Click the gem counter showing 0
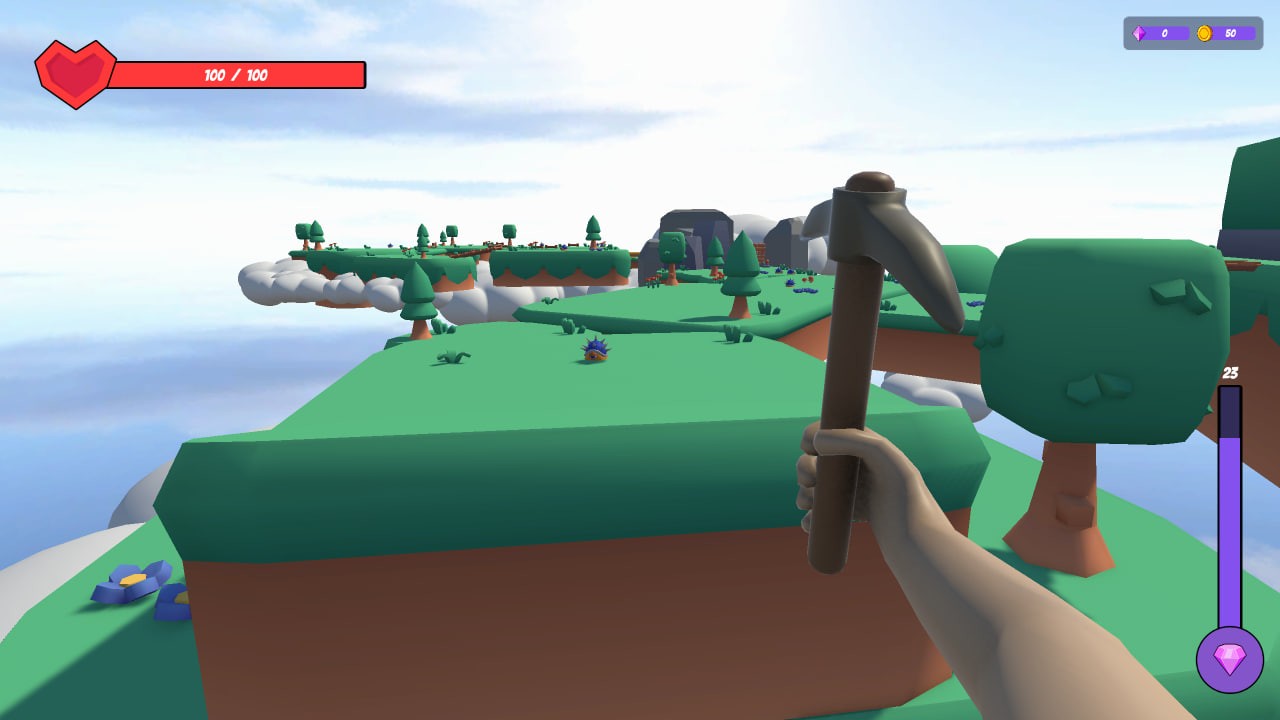The width and height of the screenshot is (1280, 720). pos(1166,33)
